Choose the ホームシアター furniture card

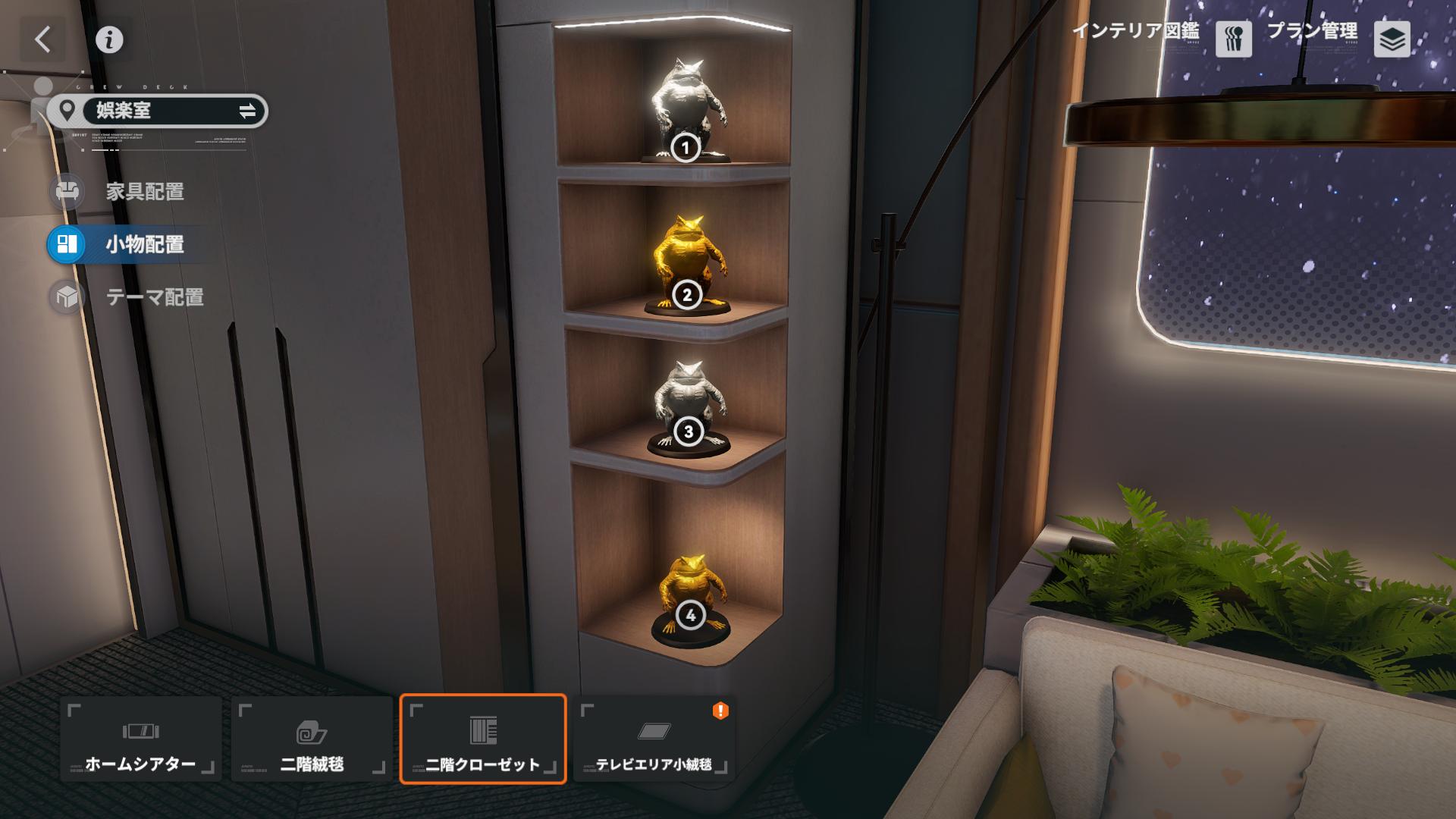(141, 739)
